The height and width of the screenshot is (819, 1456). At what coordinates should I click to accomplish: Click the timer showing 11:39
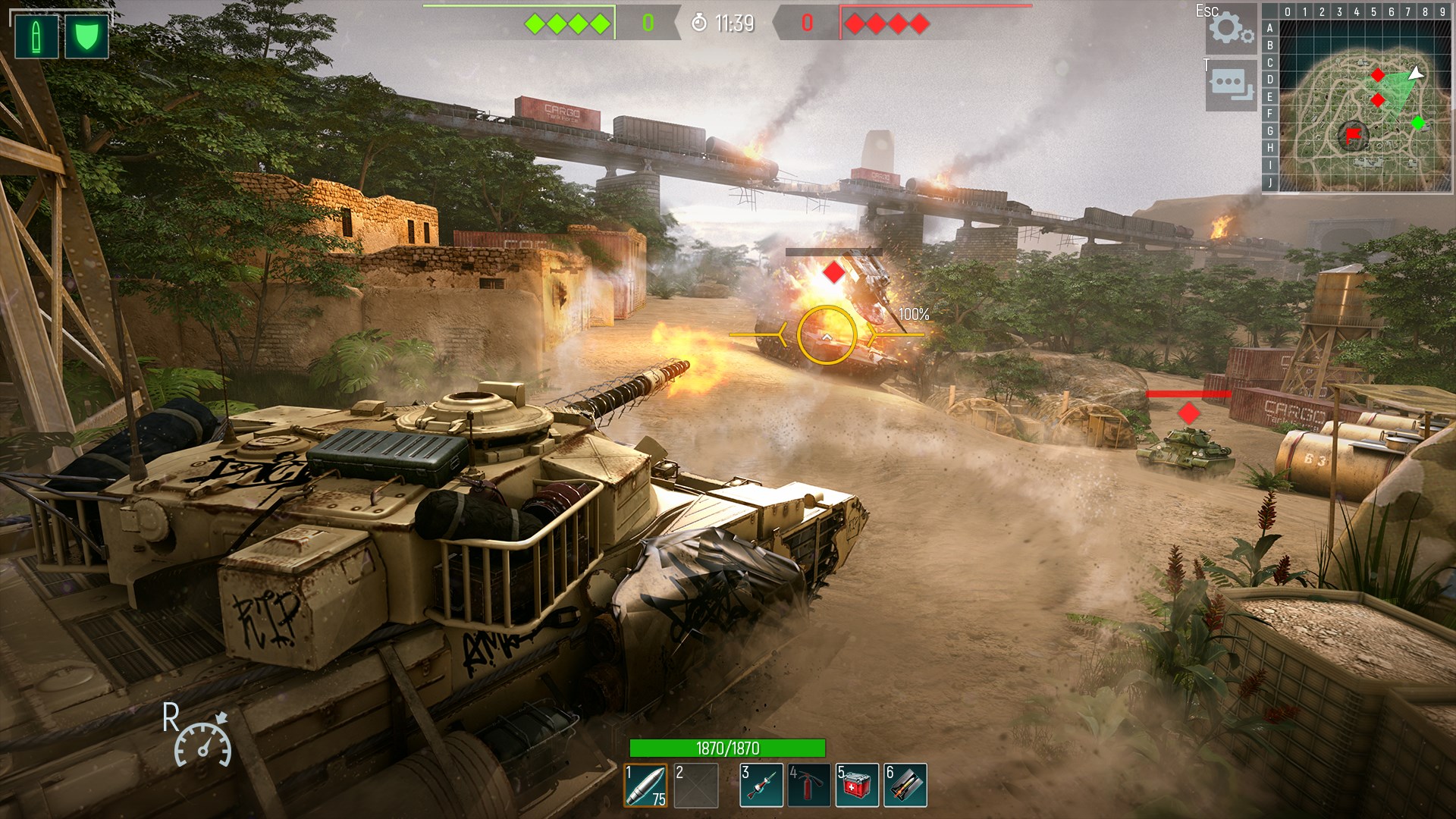click(728, 23)
